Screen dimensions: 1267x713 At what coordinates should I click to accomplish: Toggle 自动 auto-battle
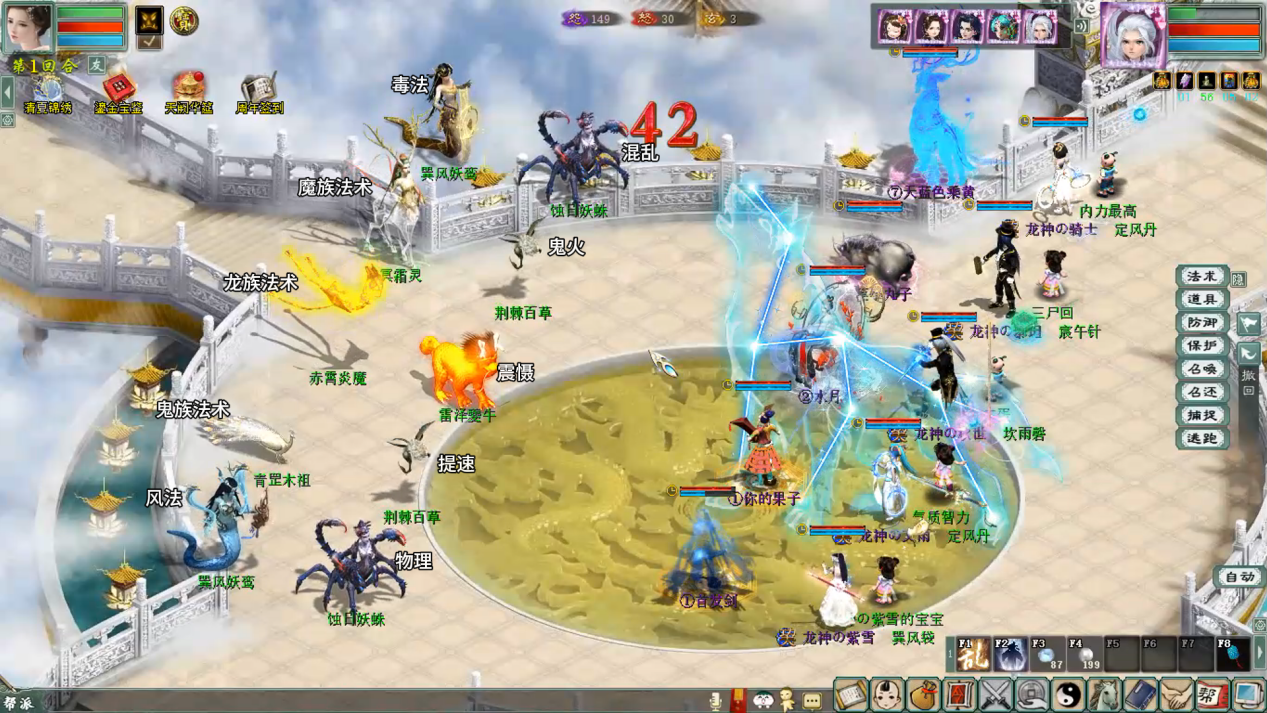(1238, 577)
